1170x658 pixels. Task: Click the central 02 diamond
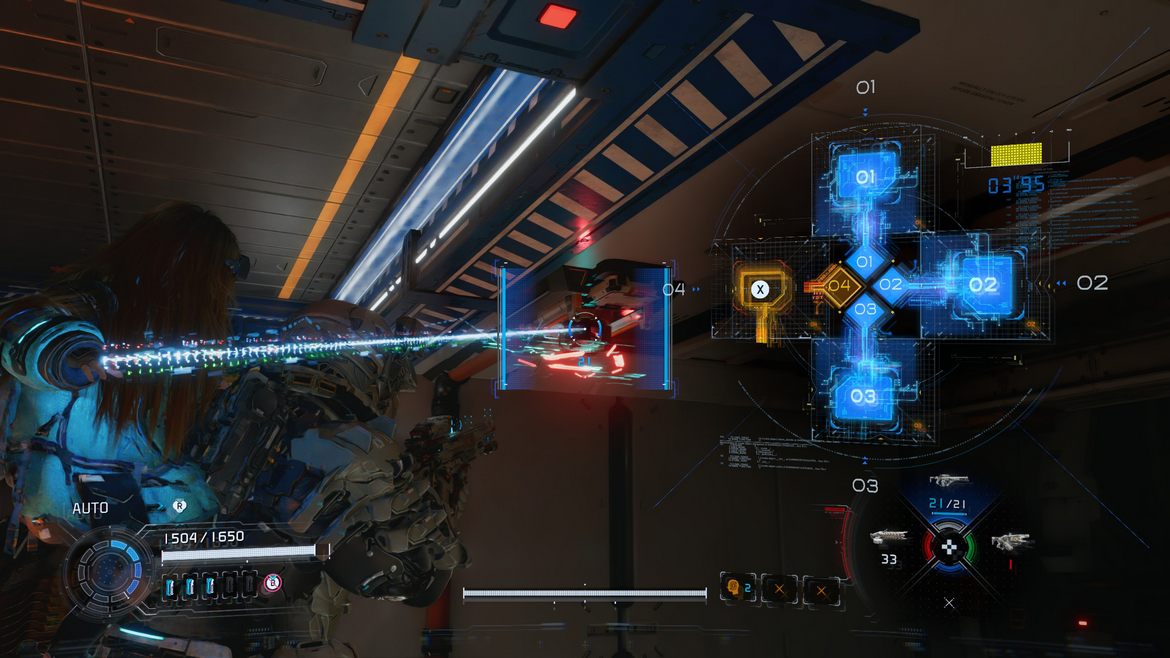891,285
